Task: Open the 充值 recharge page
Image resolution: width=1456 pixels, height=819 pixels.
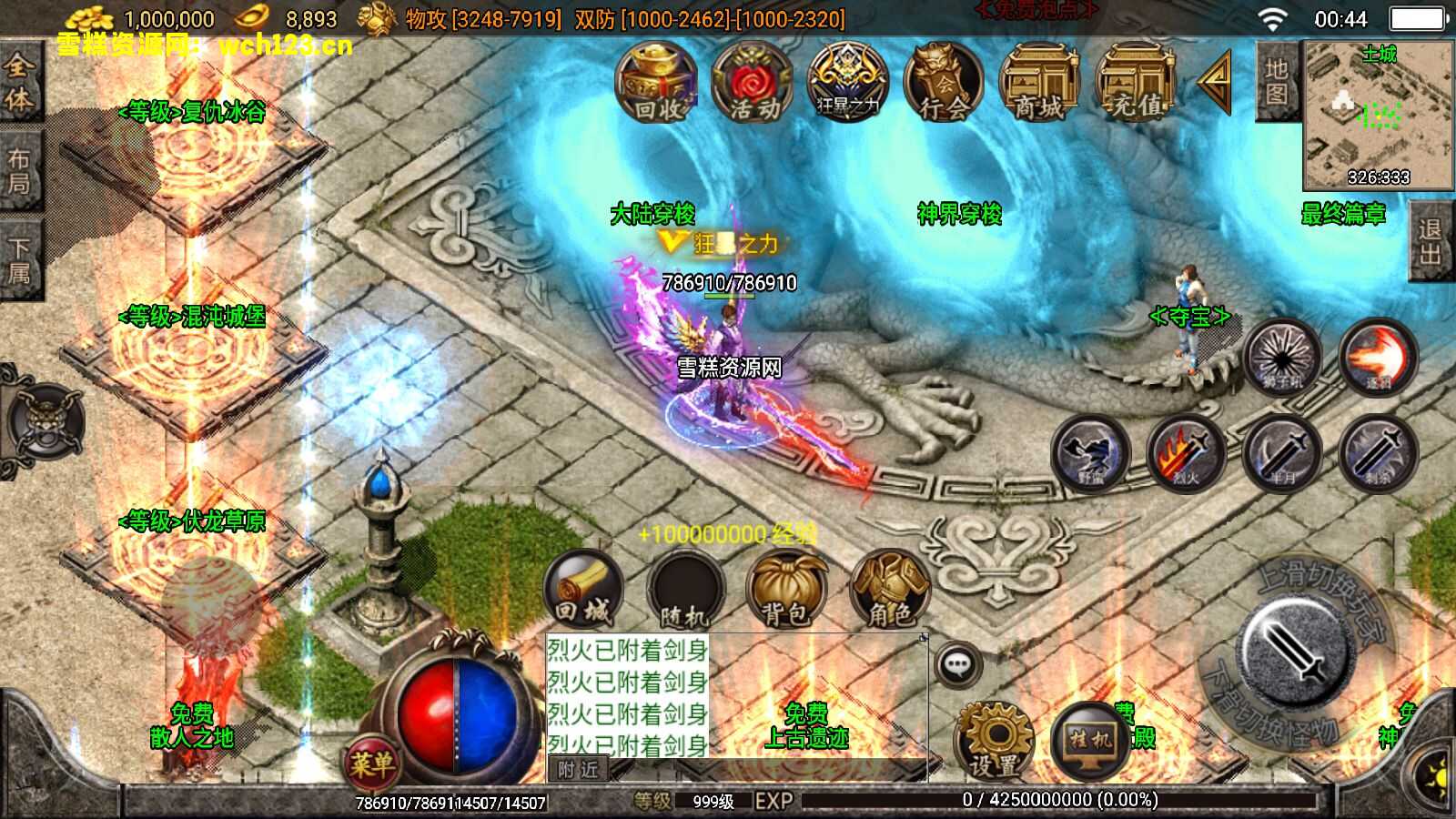Action: tap(1136, 82)
